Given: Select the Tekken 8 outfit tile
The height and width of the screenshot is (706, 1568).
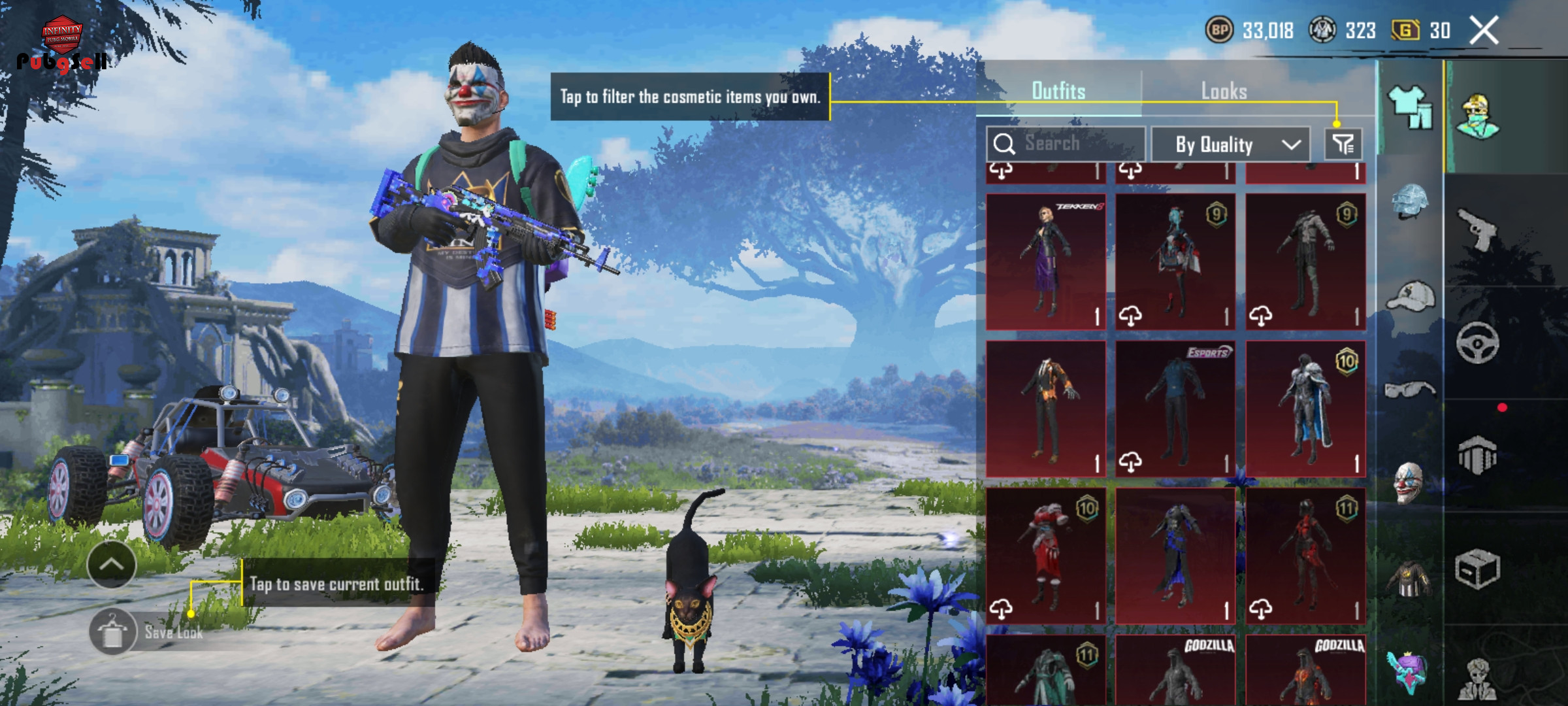Looking at the screenshot, I should 1046,261.
